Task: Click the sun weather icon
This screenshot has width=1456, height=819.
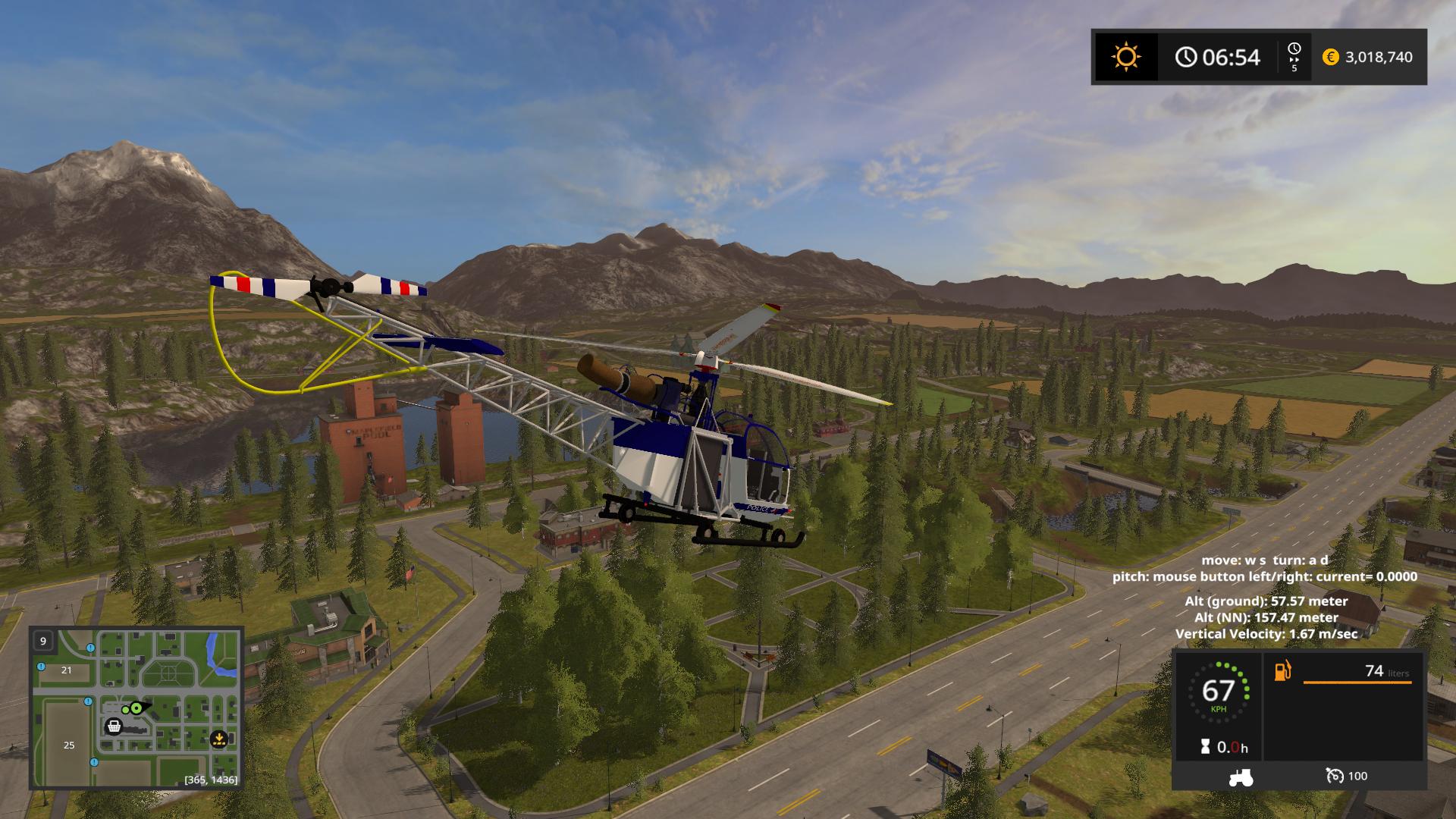Action: coord(1125,57)
